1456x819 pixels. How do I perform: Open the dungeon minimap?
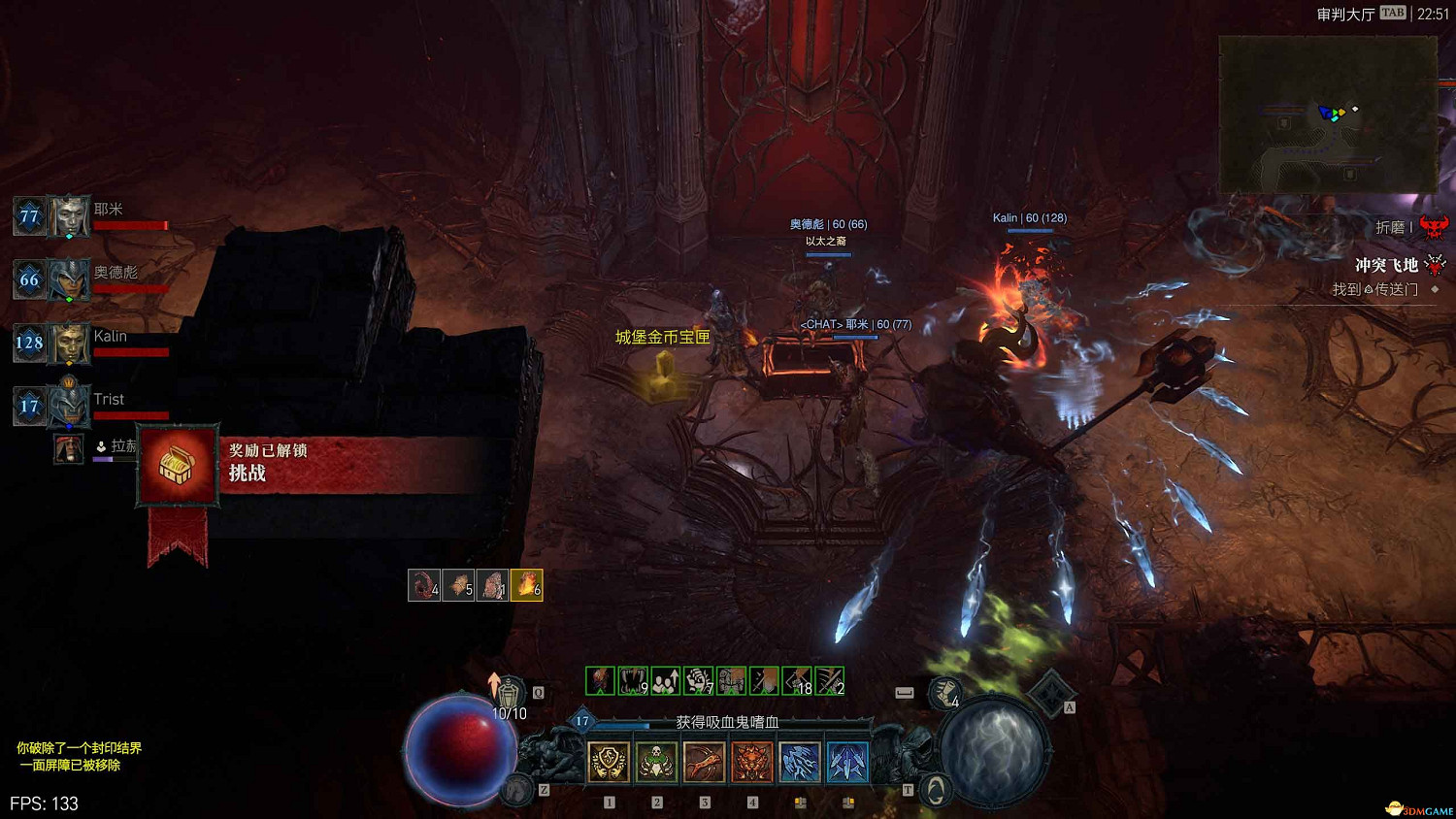point(1328,114)
